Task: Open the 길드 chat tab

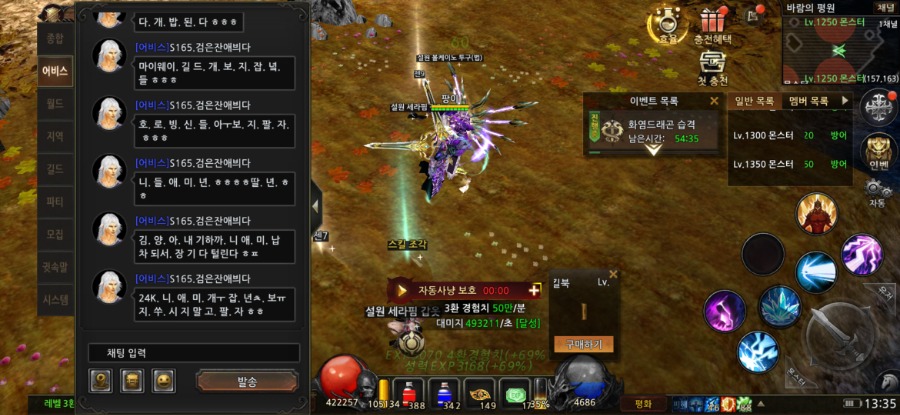Action: [x=54, y=168]
